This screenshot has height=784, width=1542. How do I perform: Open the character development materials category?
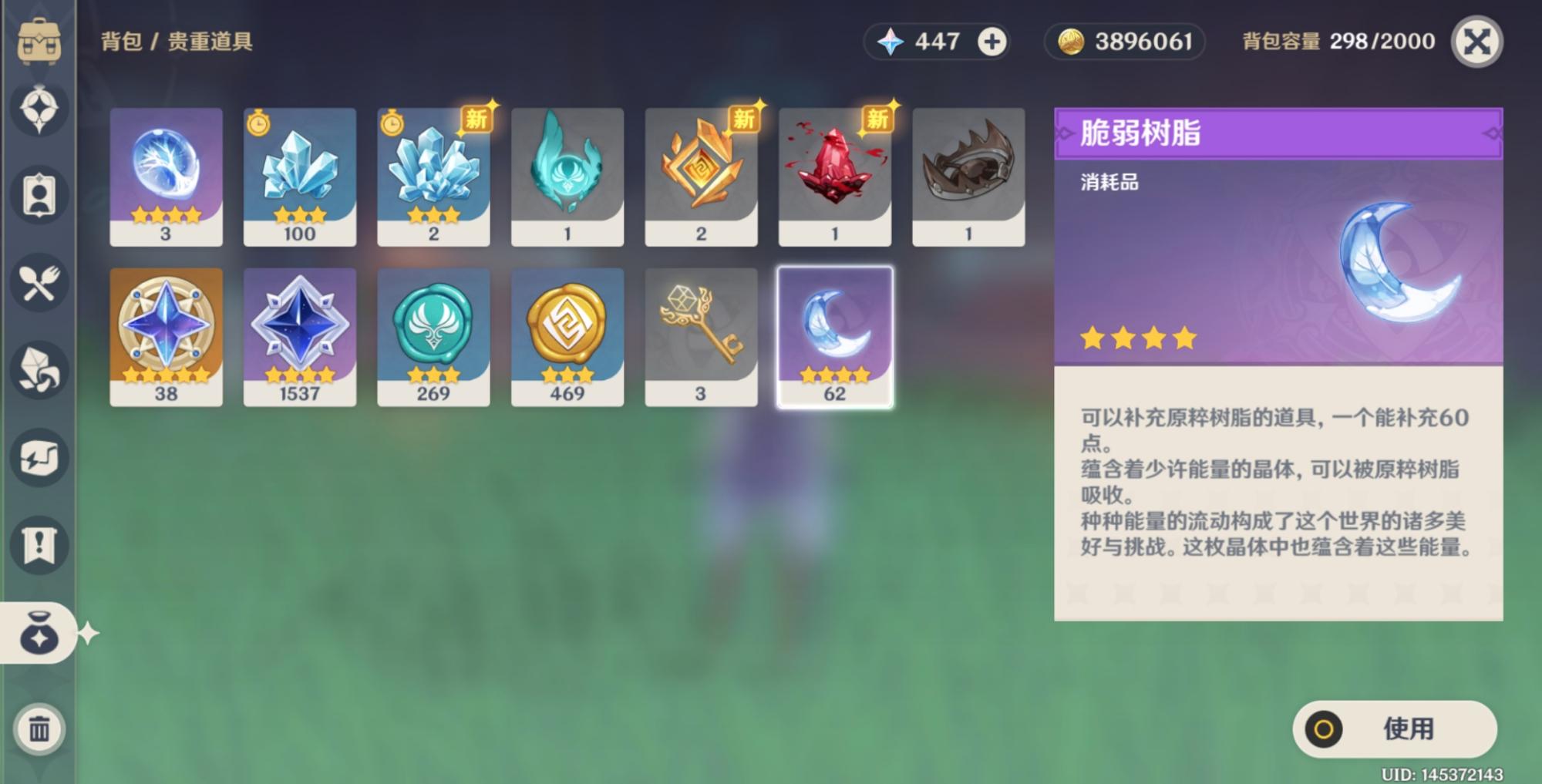coord(40,456)
